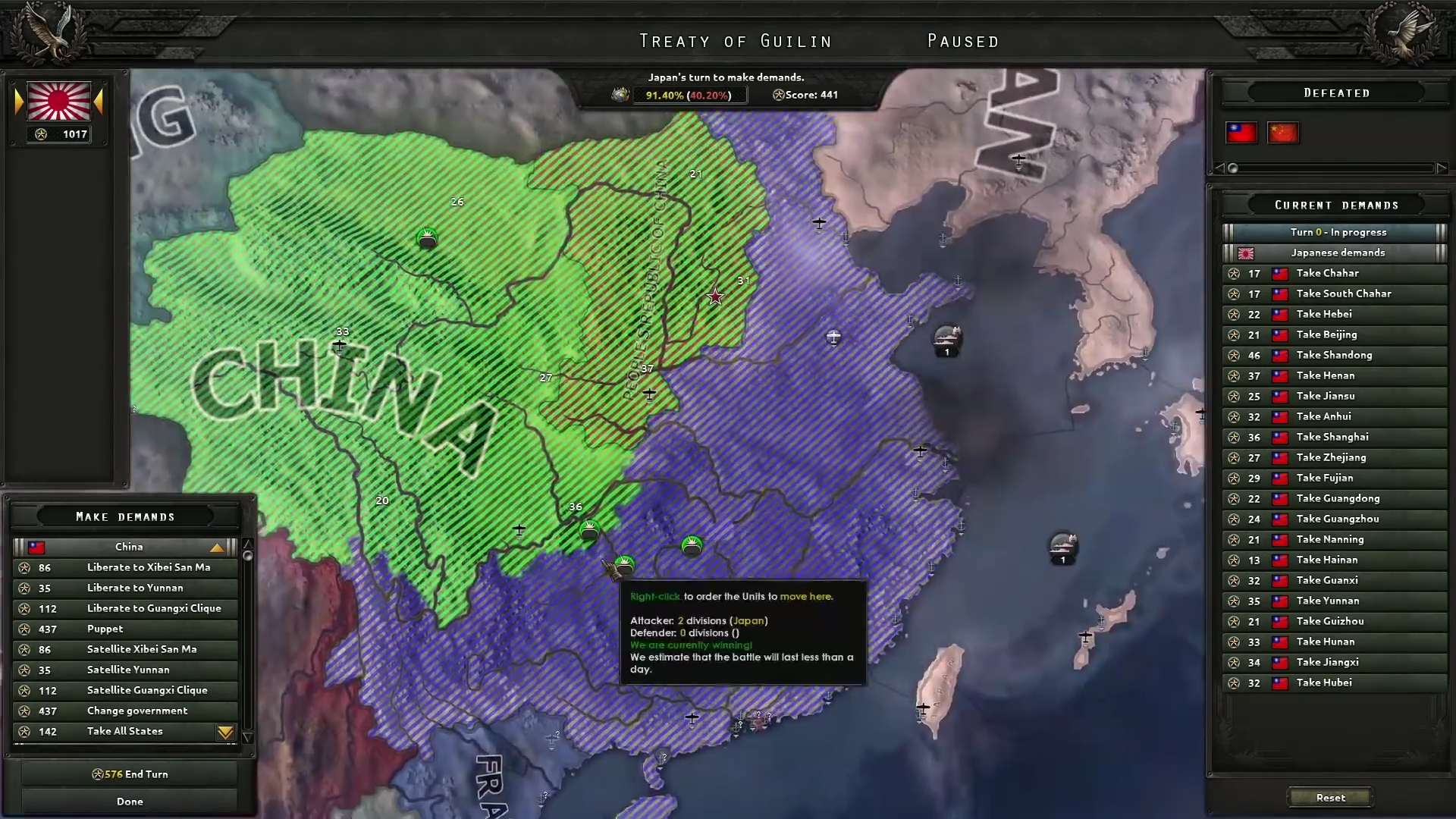Expand the Take All States option

pos(225,732)
